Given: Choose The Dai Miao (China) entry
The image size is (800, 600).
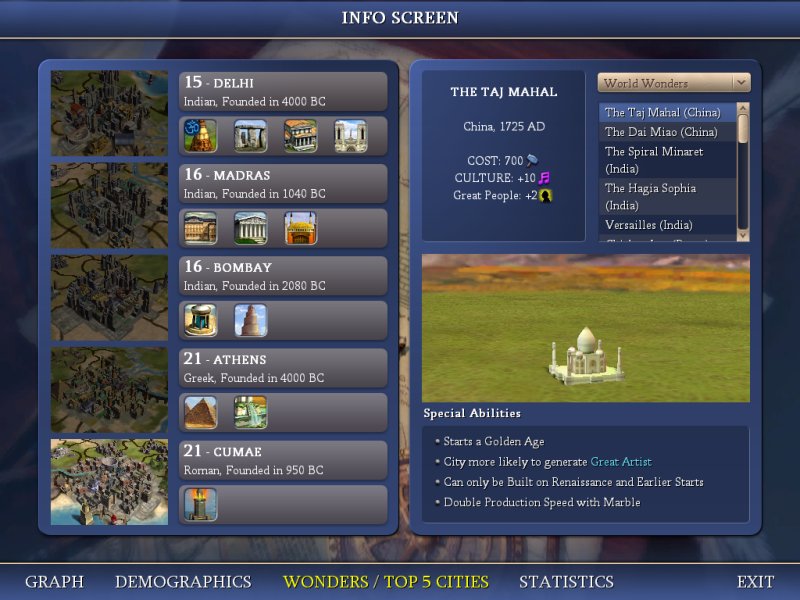Looking at the screenshot, I should (661, 132).
